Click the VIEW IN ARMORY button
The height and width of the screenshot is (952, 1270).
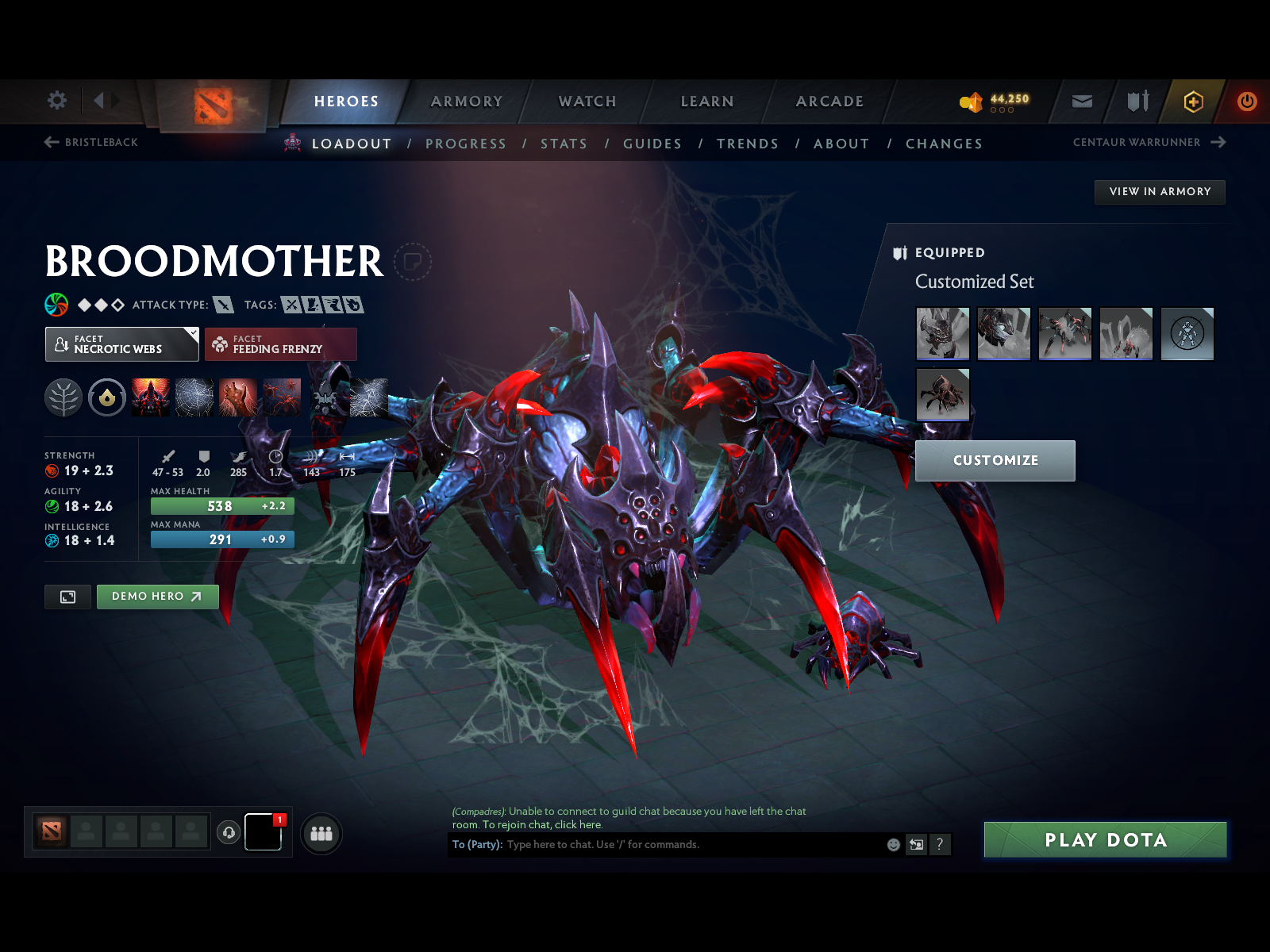[x=1160, y=191]
